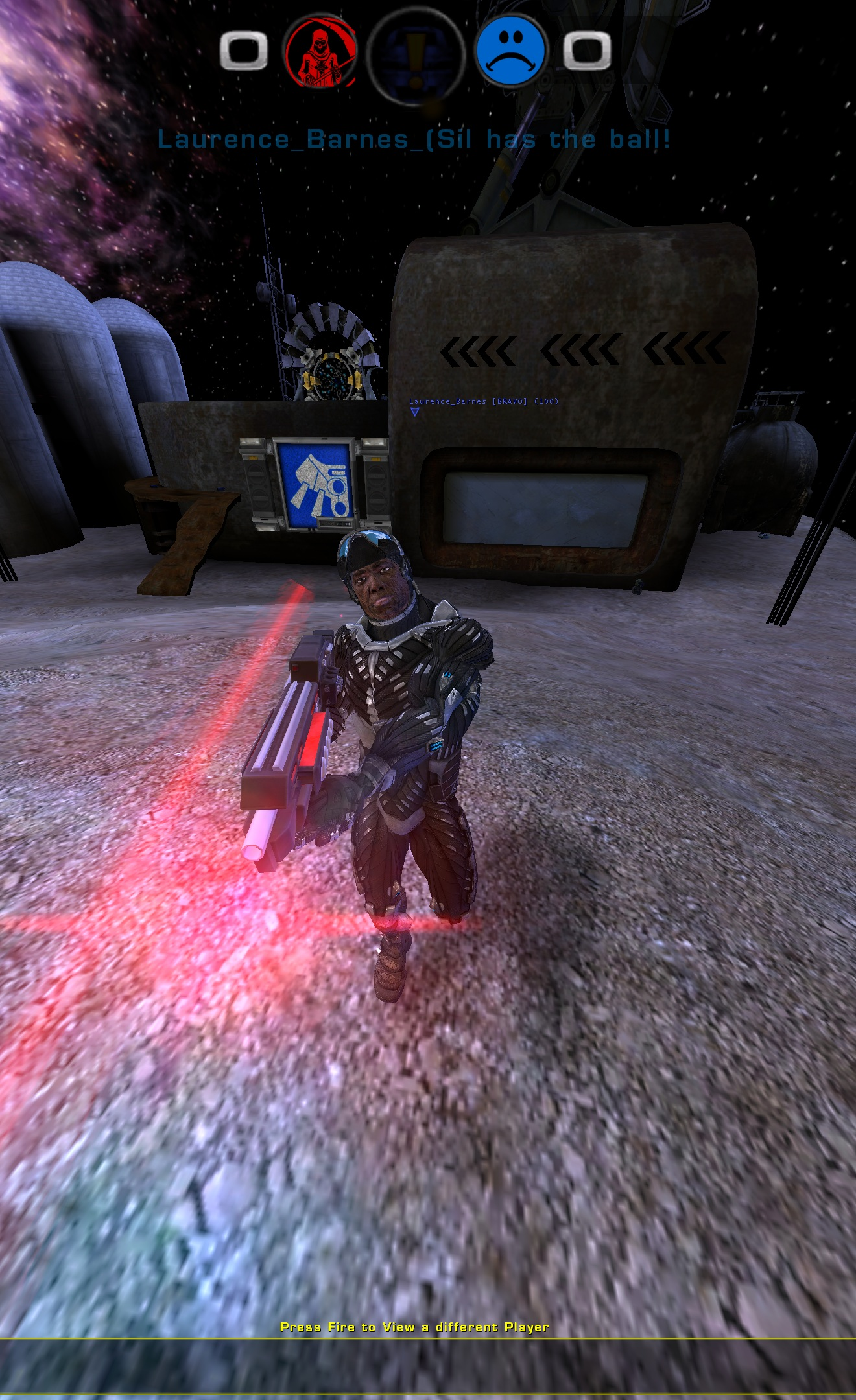Expand the 'has the ball' announcement banner

tap(415, 138)
